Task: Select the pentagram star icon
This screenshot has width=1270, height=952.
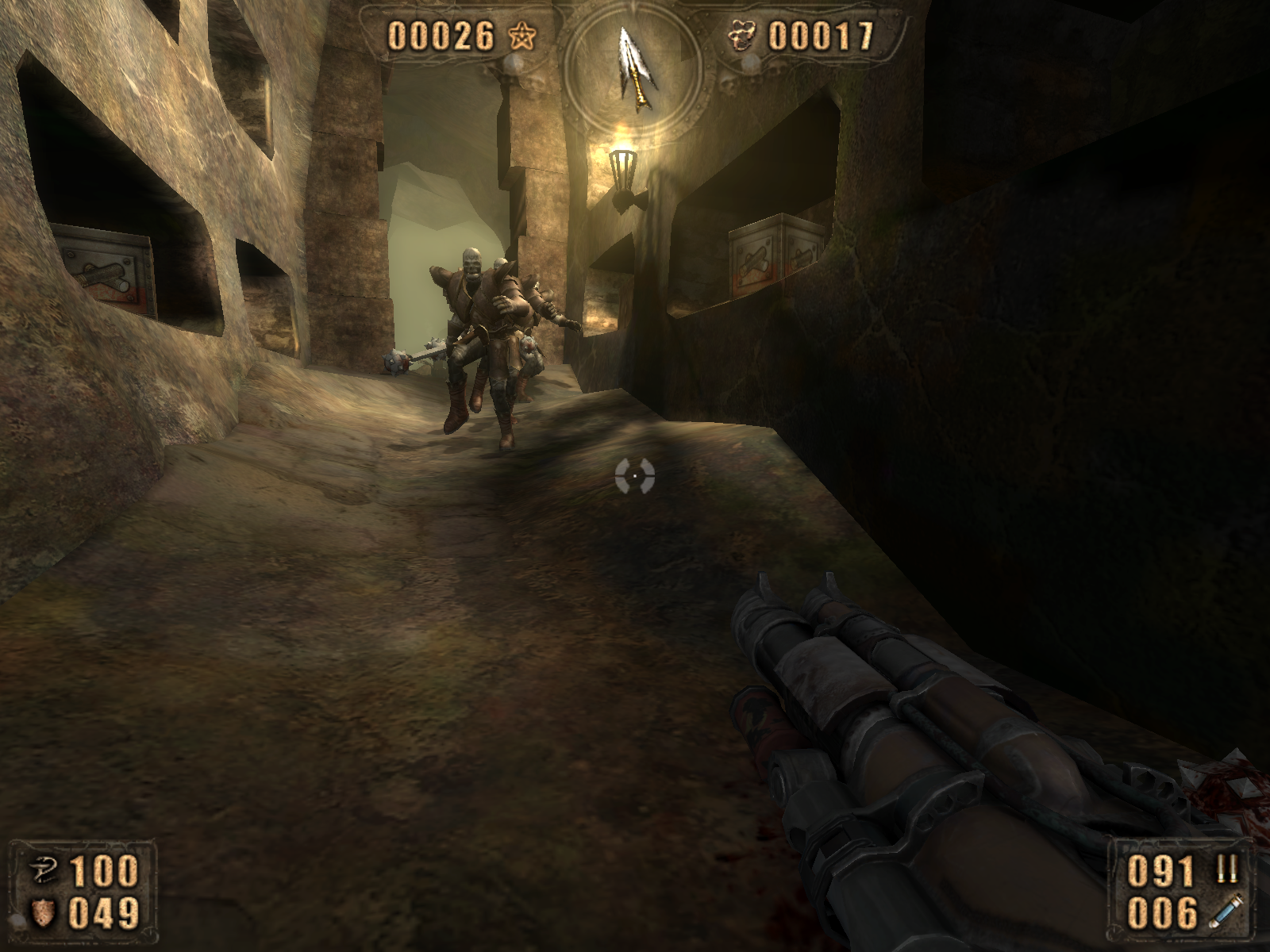Action: [x=519, y=36]
